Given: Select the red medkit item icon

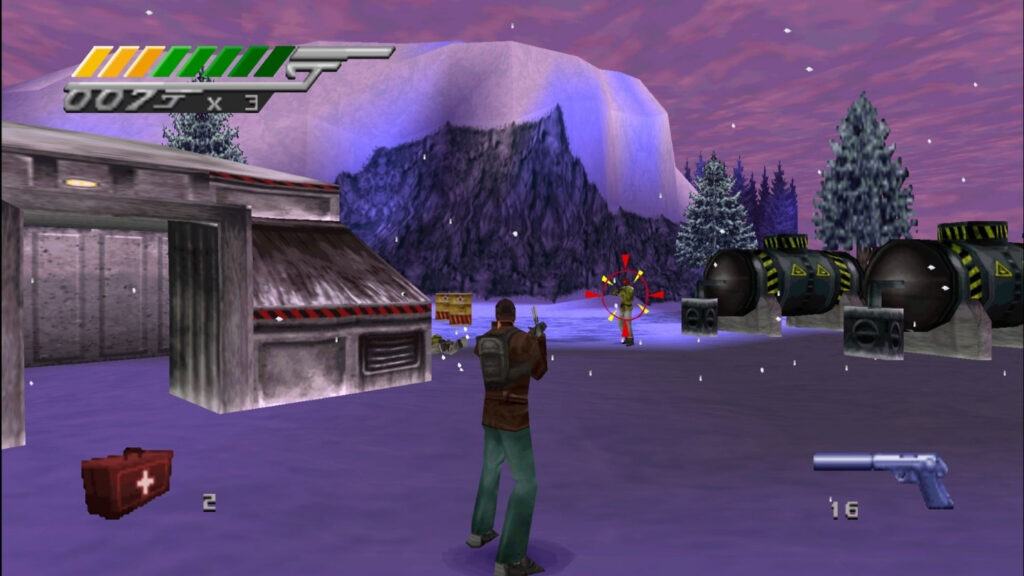Looking at the screenshot, I should [127, 481].
